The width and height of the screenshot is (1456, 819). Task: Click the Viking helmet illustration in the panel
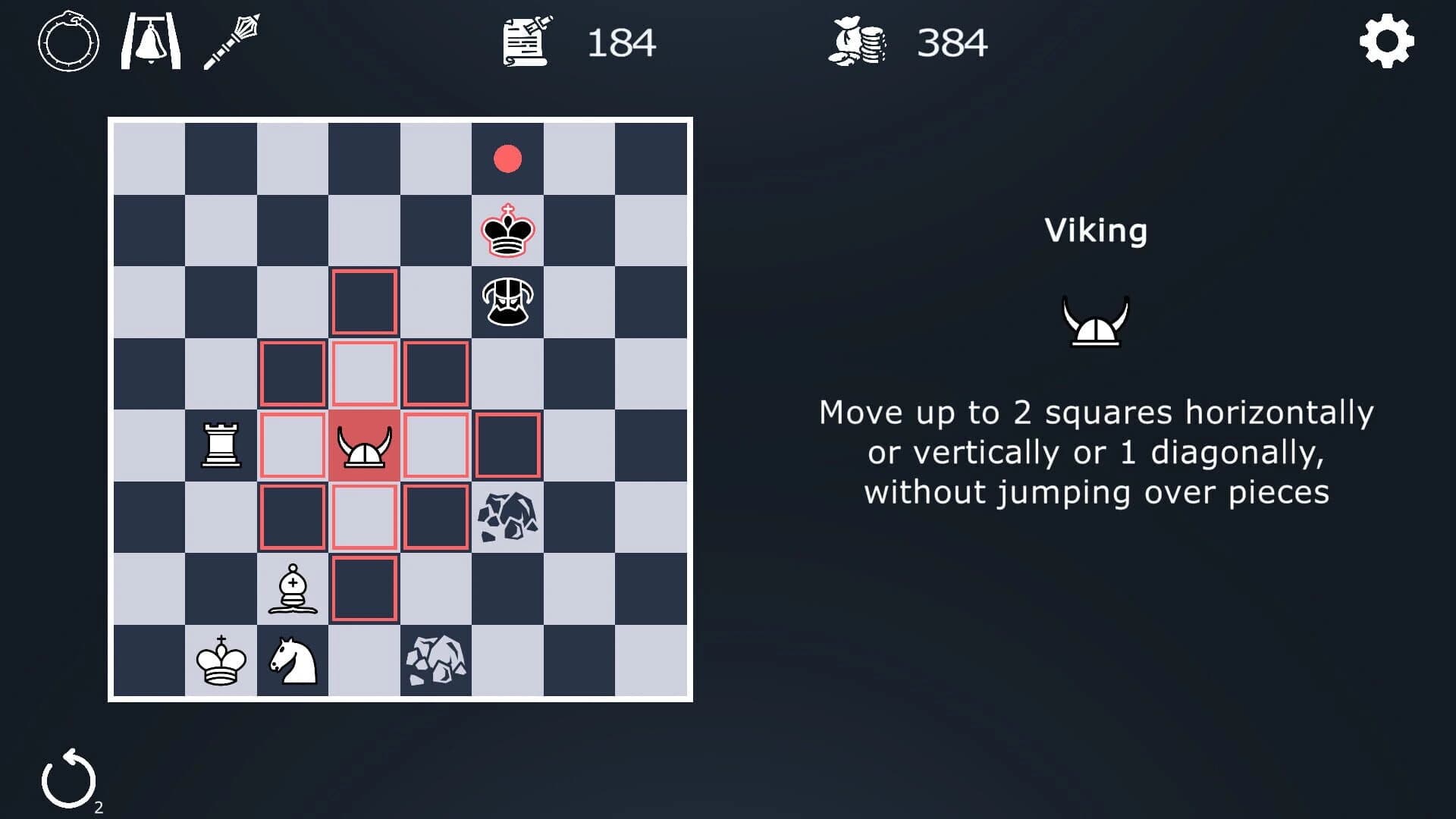pos(1095,318)
